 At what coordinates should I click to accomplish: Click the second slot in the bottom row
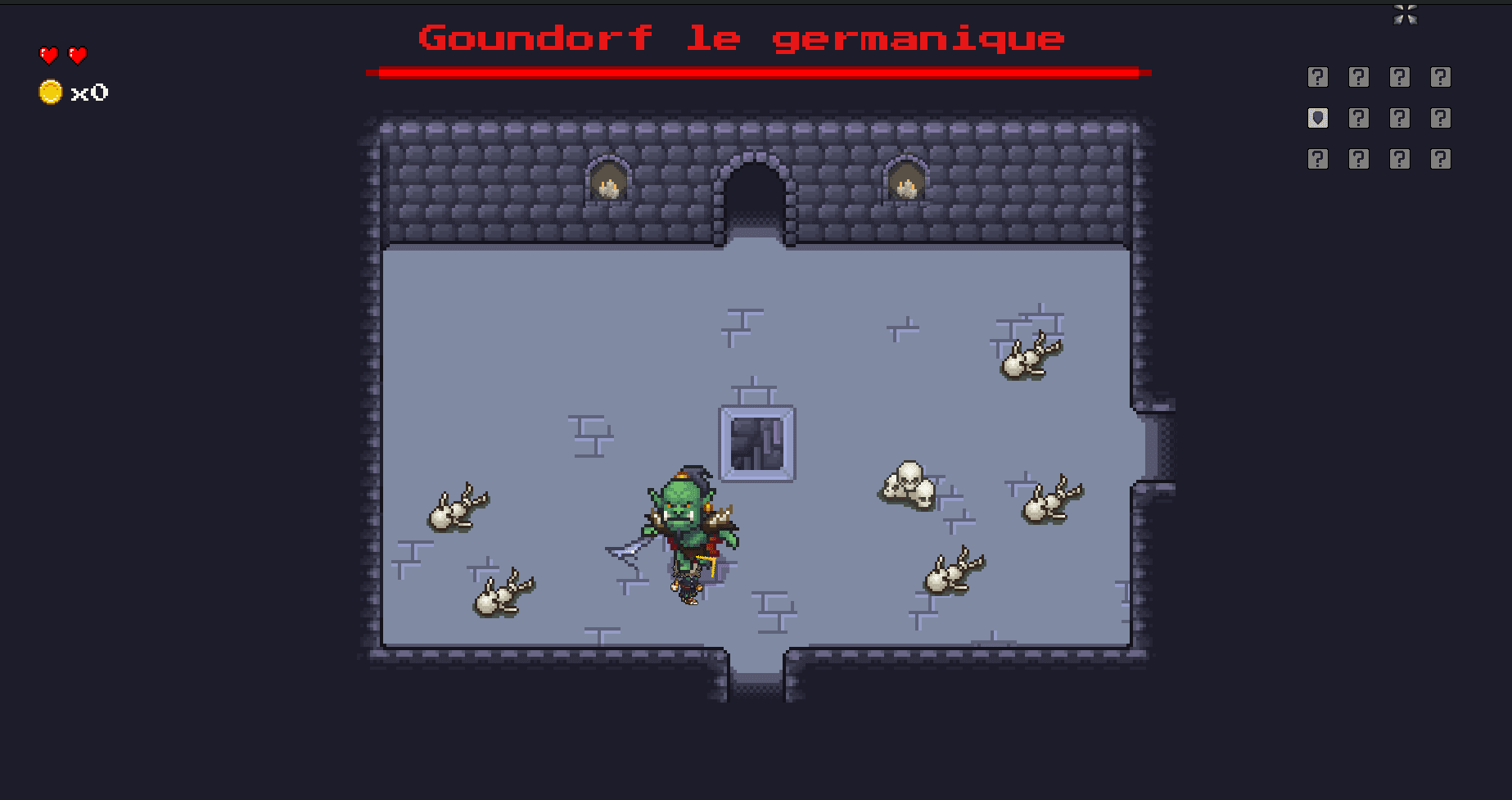(x=1359, y=157)
